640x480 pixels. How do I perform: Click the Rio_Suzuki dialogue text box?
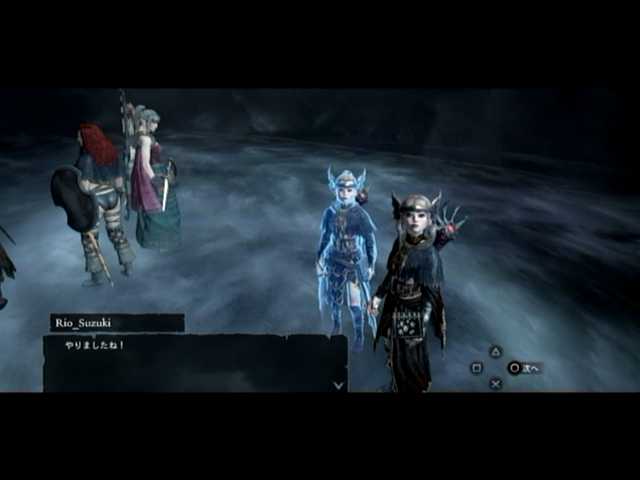click(x=194, y=362)
